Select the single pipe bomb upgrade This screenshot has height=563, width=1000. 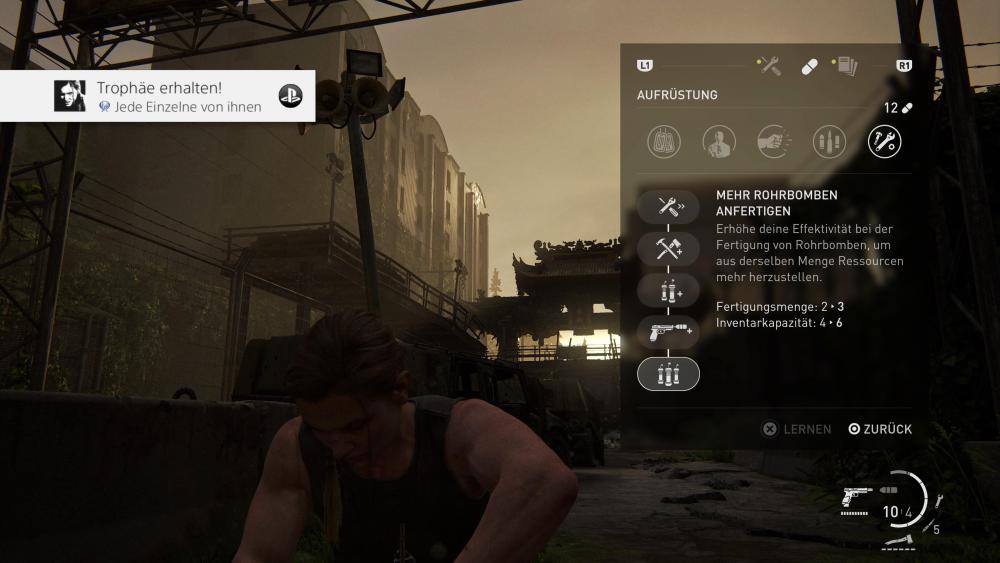coord(668,290)
